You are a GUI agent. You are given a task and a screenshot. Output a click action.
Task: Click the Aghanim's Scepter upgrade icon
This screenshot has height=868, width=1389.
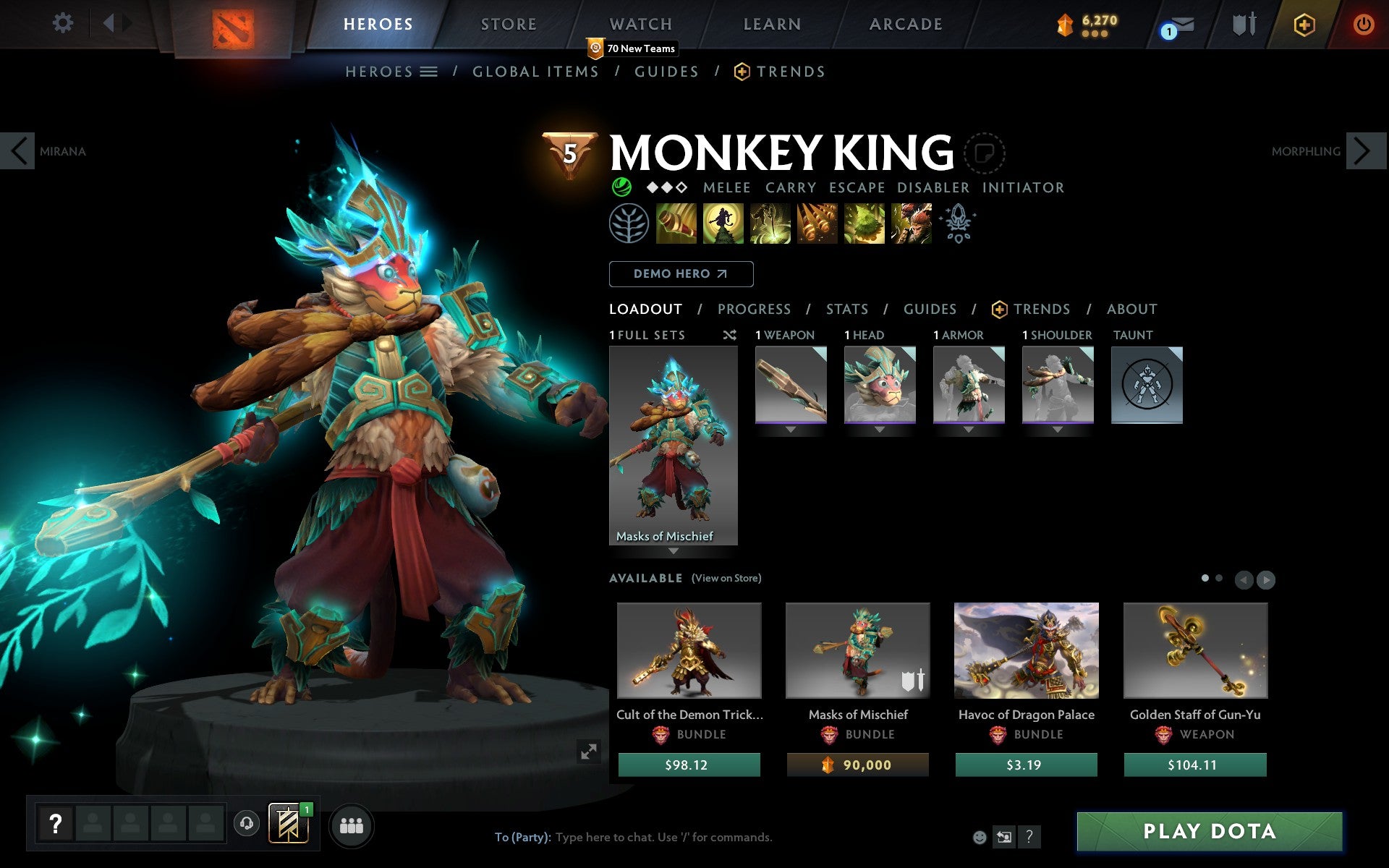tap(956, 224)
